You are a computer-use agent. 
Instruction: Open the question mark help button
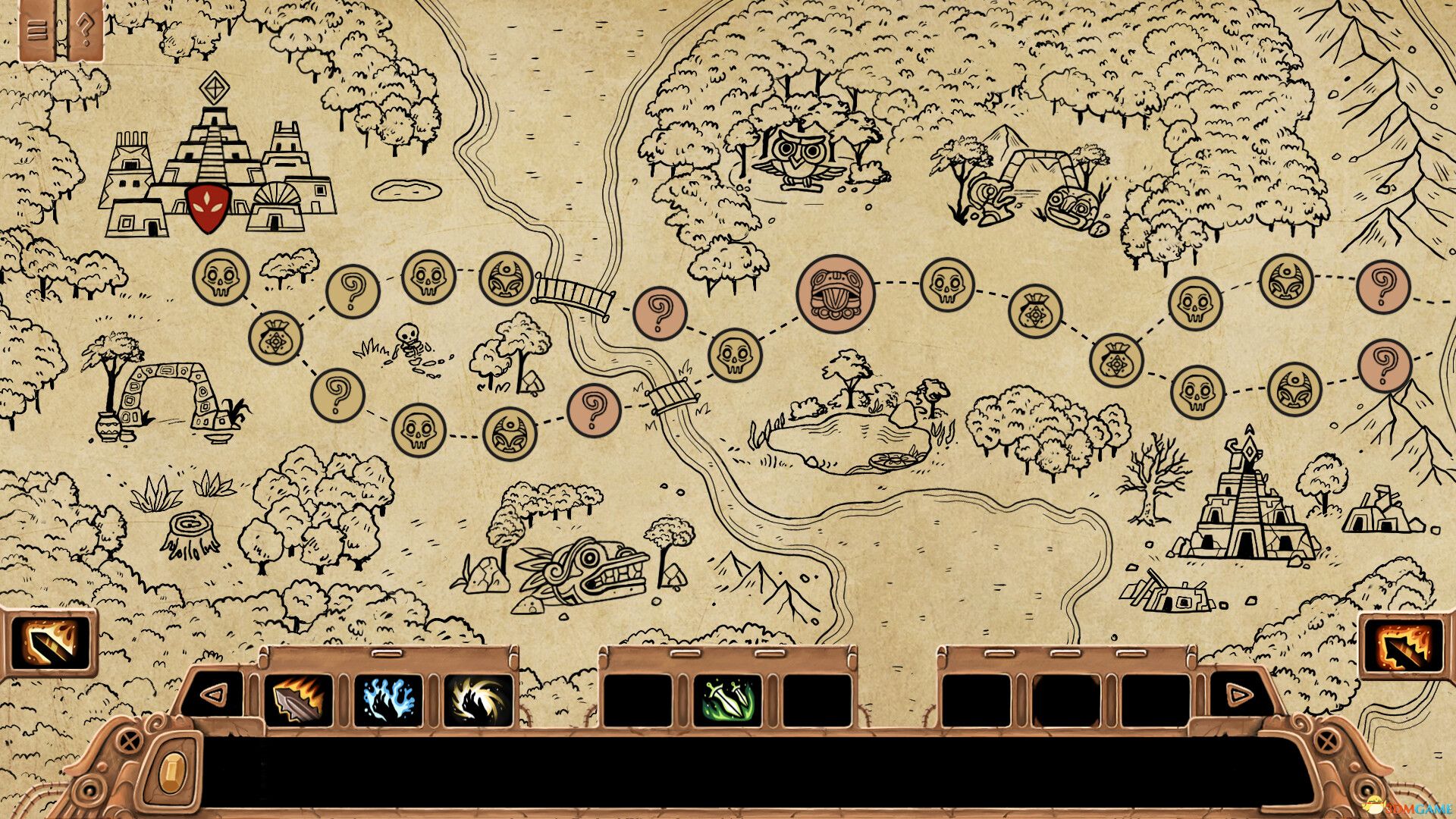(86, 30)
